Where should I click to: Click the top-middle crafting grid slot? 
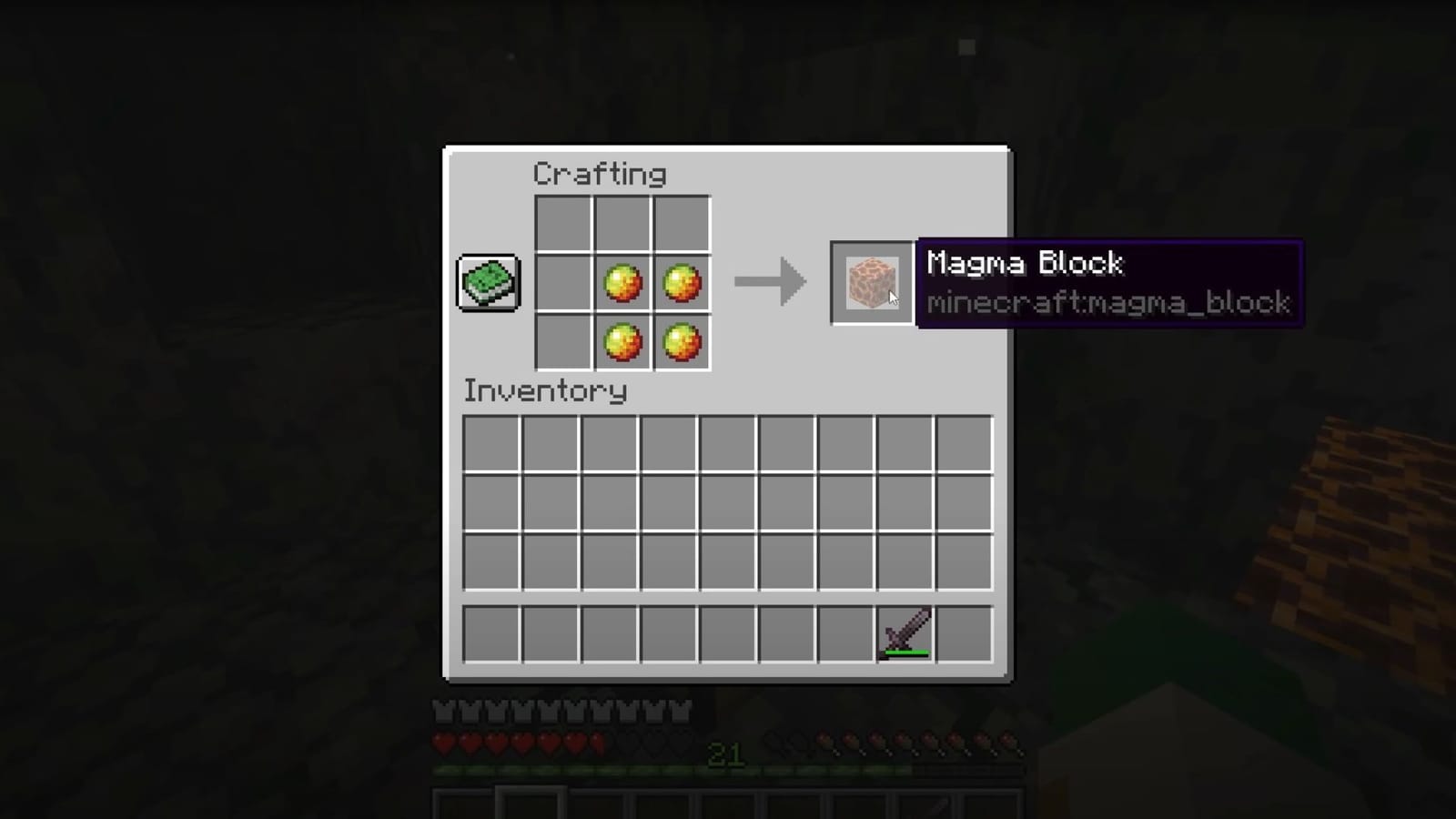pyautogui.click(x=622, y=225)
